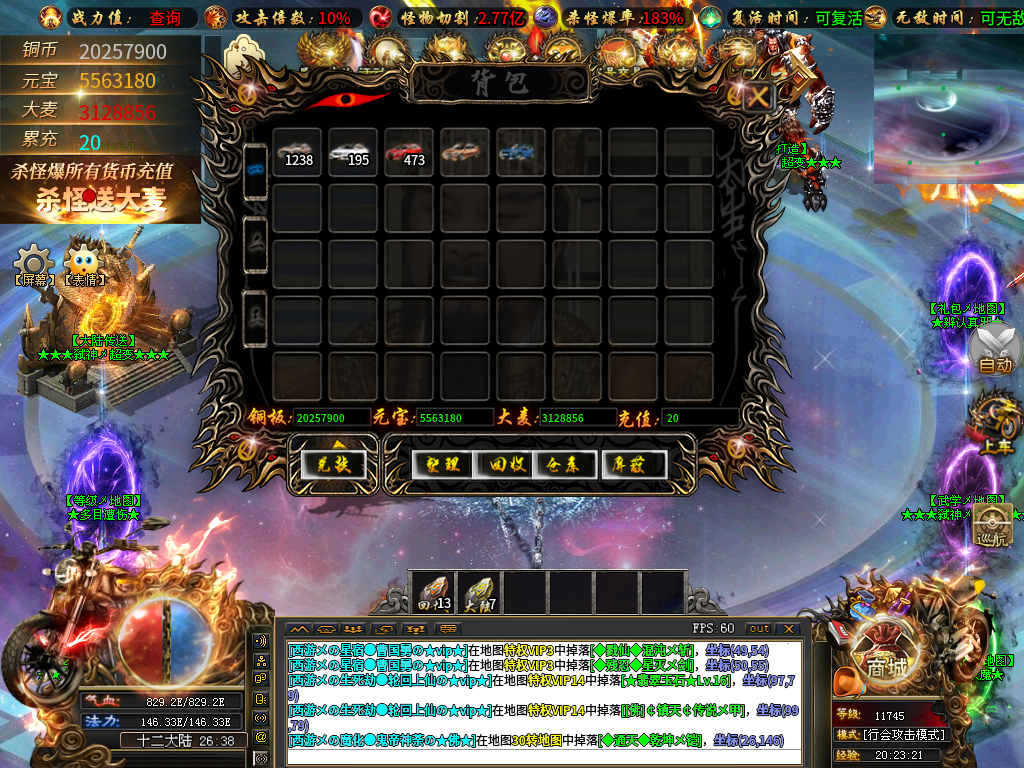1024x768 pixels.
Task: Use the 回城 scroll hotbar item
Action: (433, 593)
